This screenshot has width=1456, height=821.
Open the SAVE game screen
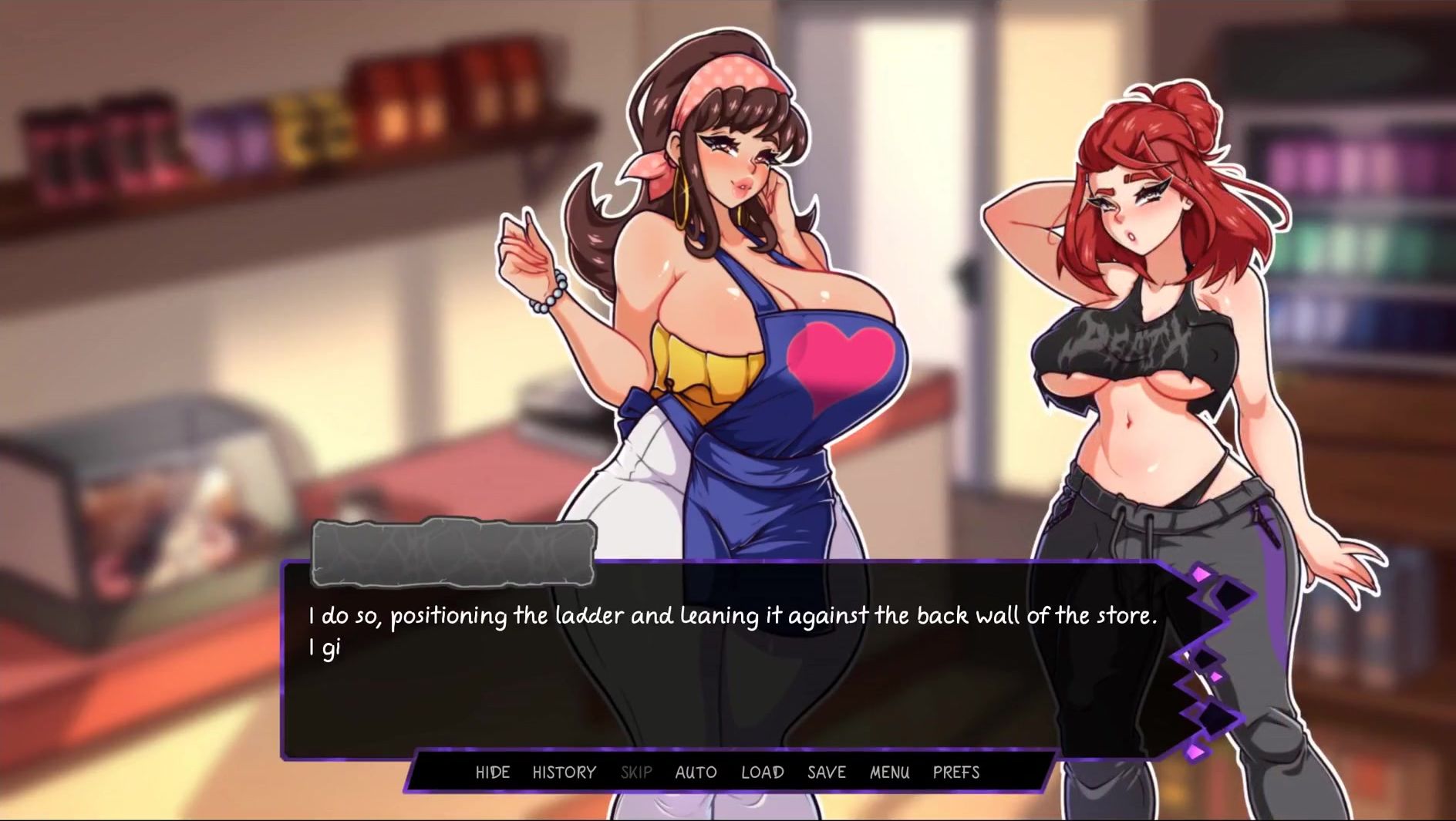coord(826,772)
